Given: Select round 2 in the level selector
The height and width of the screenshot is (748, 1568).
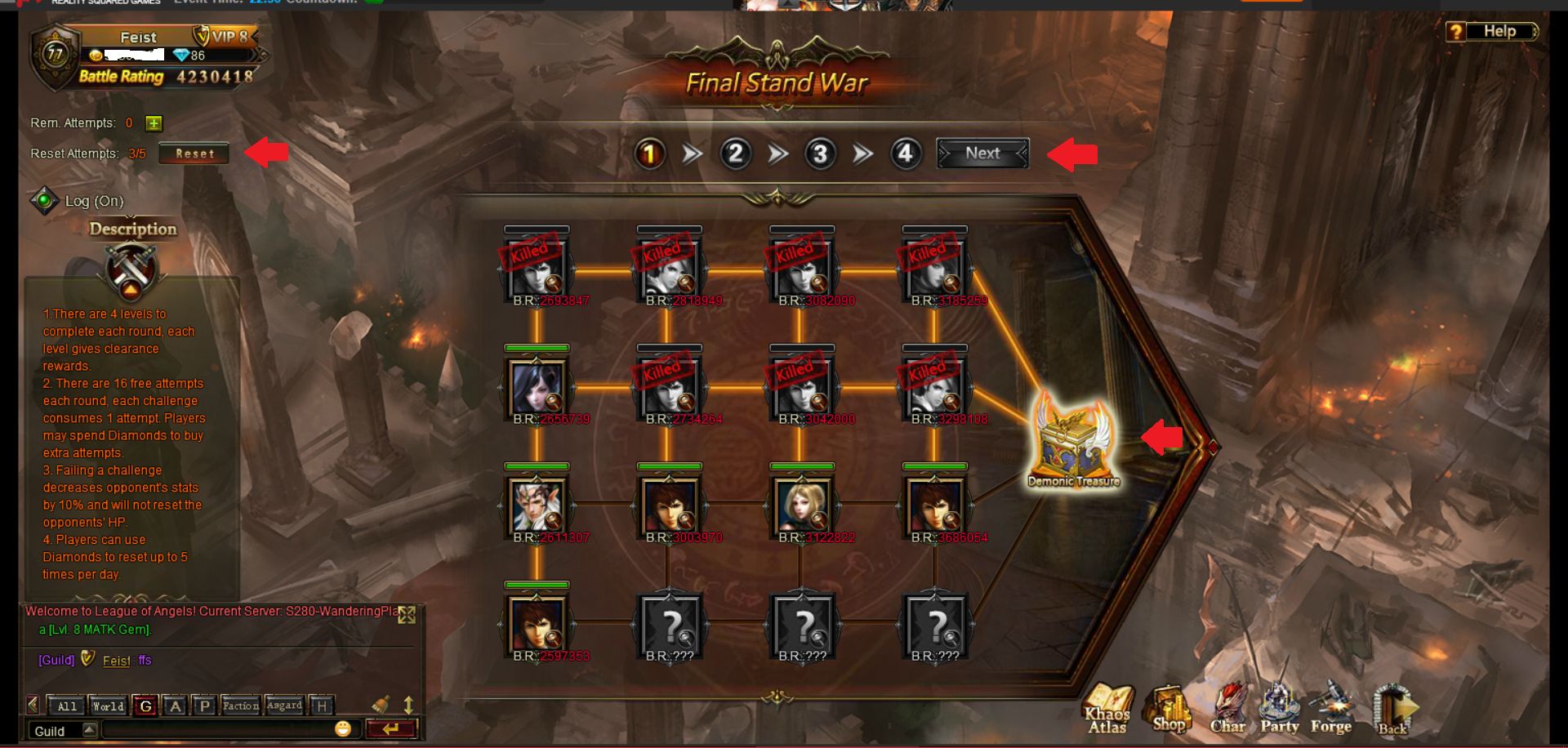Looking at the screenshot, I should 735,154.
